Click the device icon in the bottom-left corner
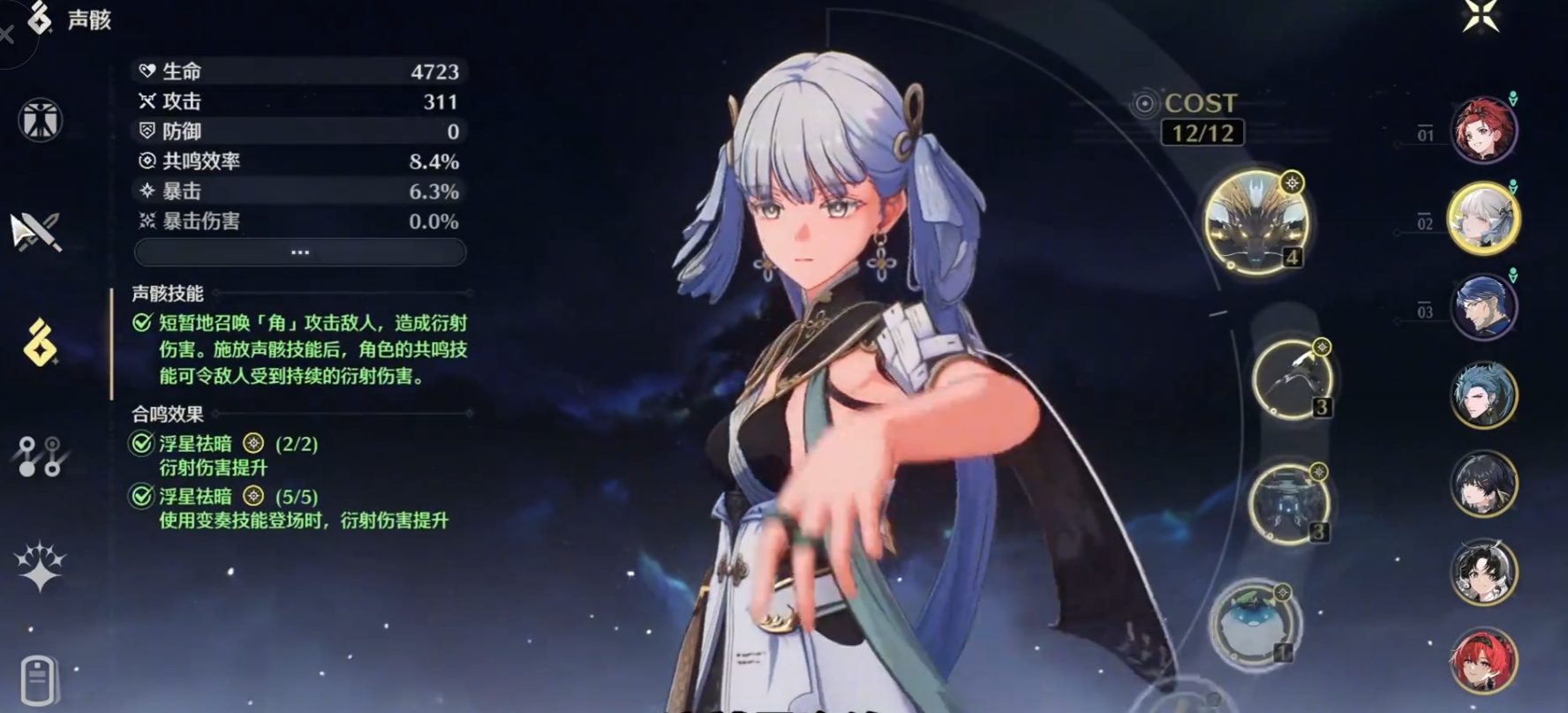Image resolution: width=1568 pixels, height=713 pixels. (x=38, y=680)
